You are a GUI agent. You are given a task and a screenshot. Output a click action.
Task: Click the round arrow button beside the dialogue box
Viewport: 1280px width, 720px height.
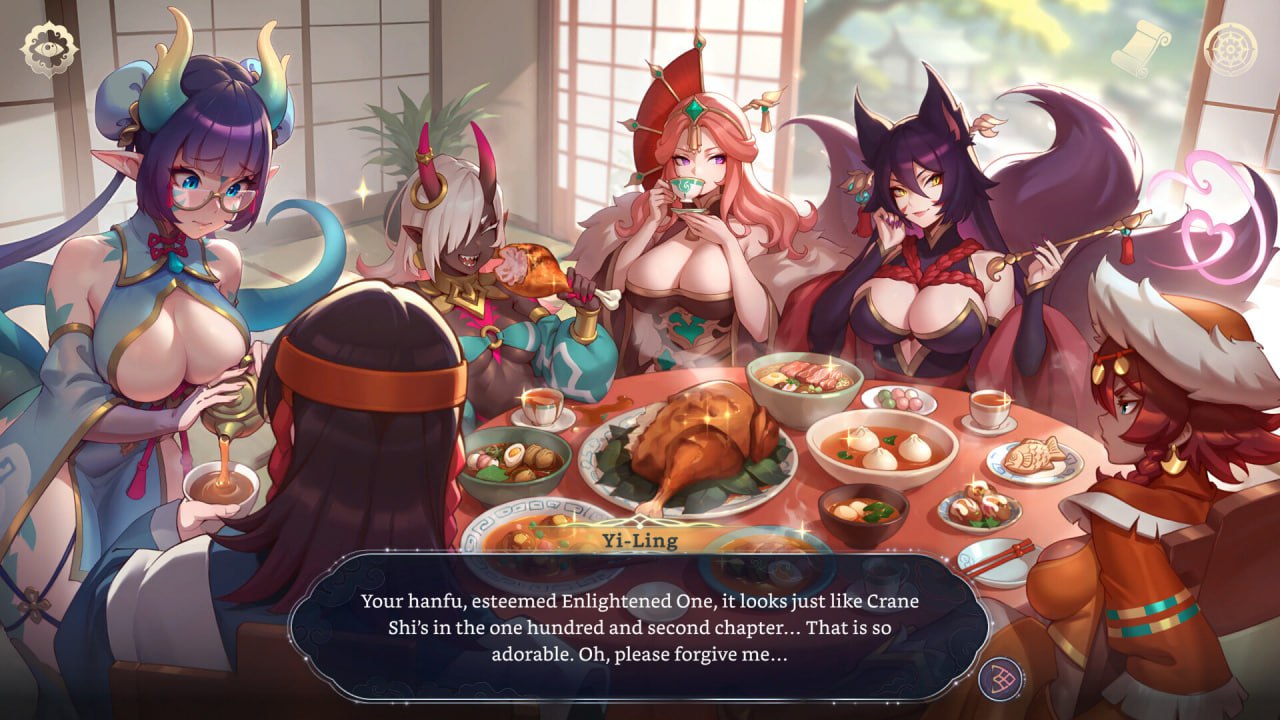pos(999,679)
